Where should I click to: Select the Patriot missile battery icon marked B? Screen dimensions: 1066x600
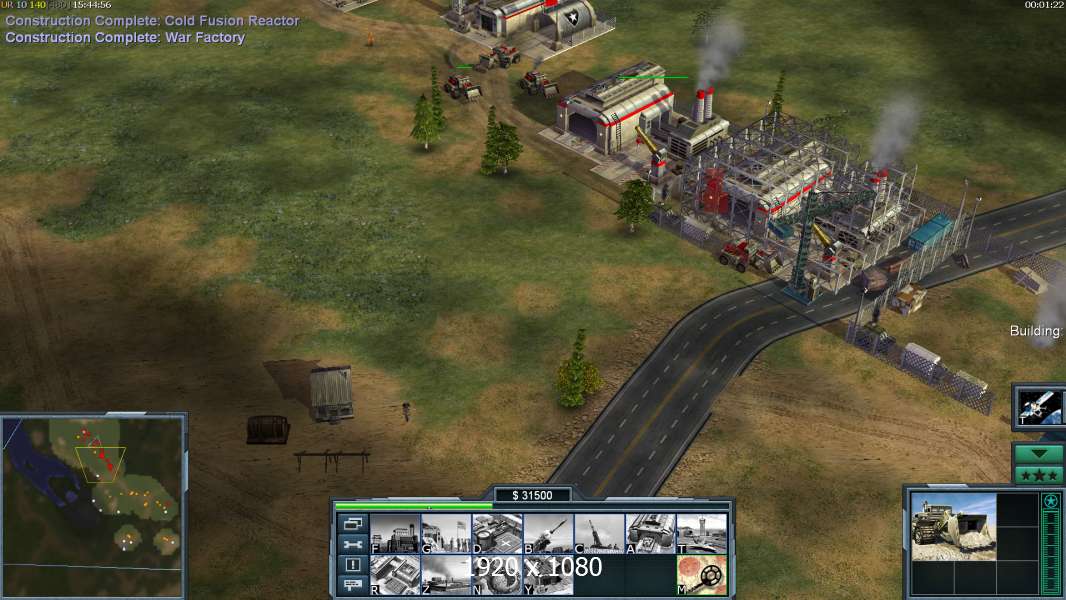point(548,534)
